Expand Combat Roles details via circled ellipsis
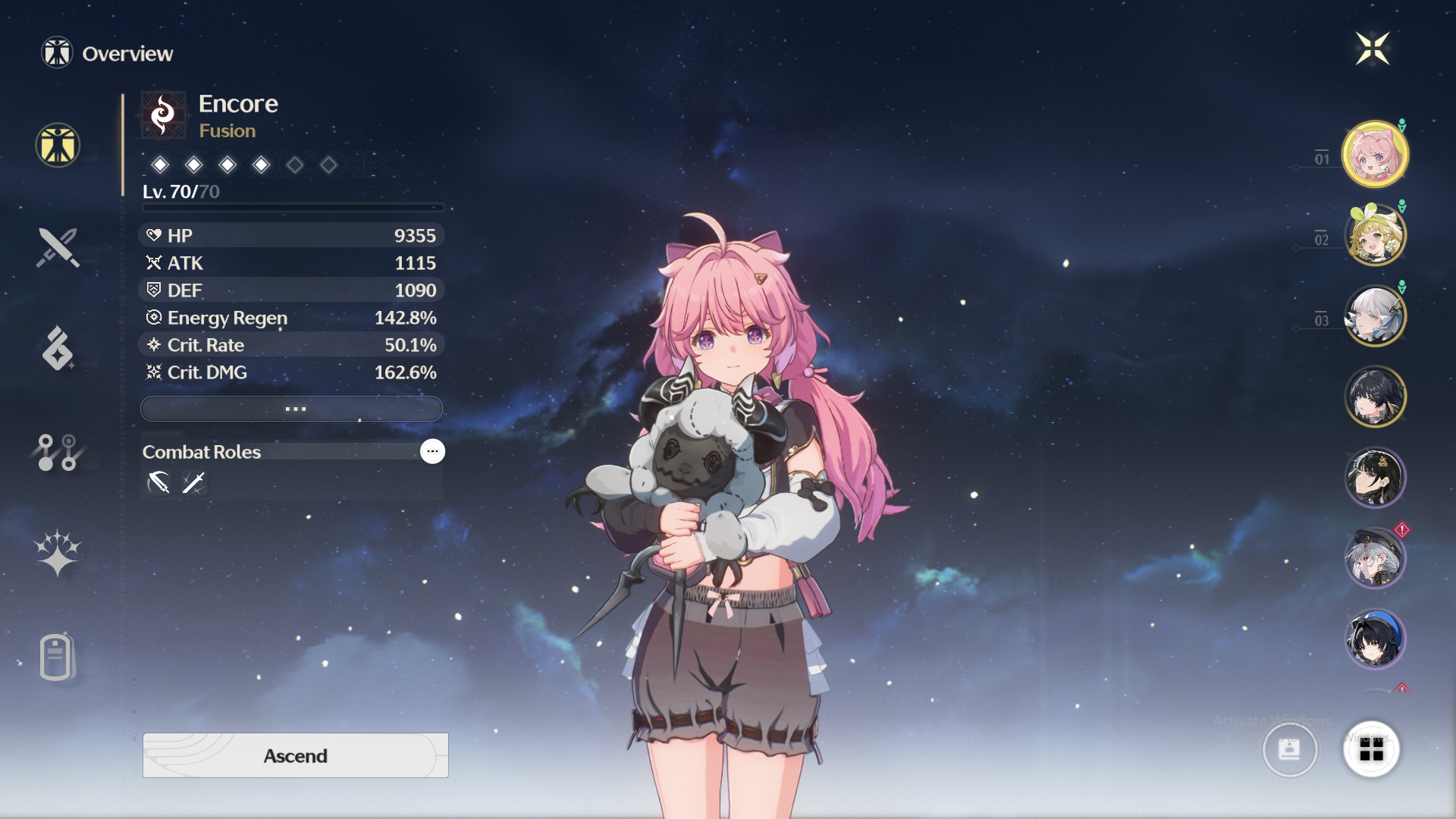The height and width of the screenshot is (819, 1456). [x=432, y=451]
